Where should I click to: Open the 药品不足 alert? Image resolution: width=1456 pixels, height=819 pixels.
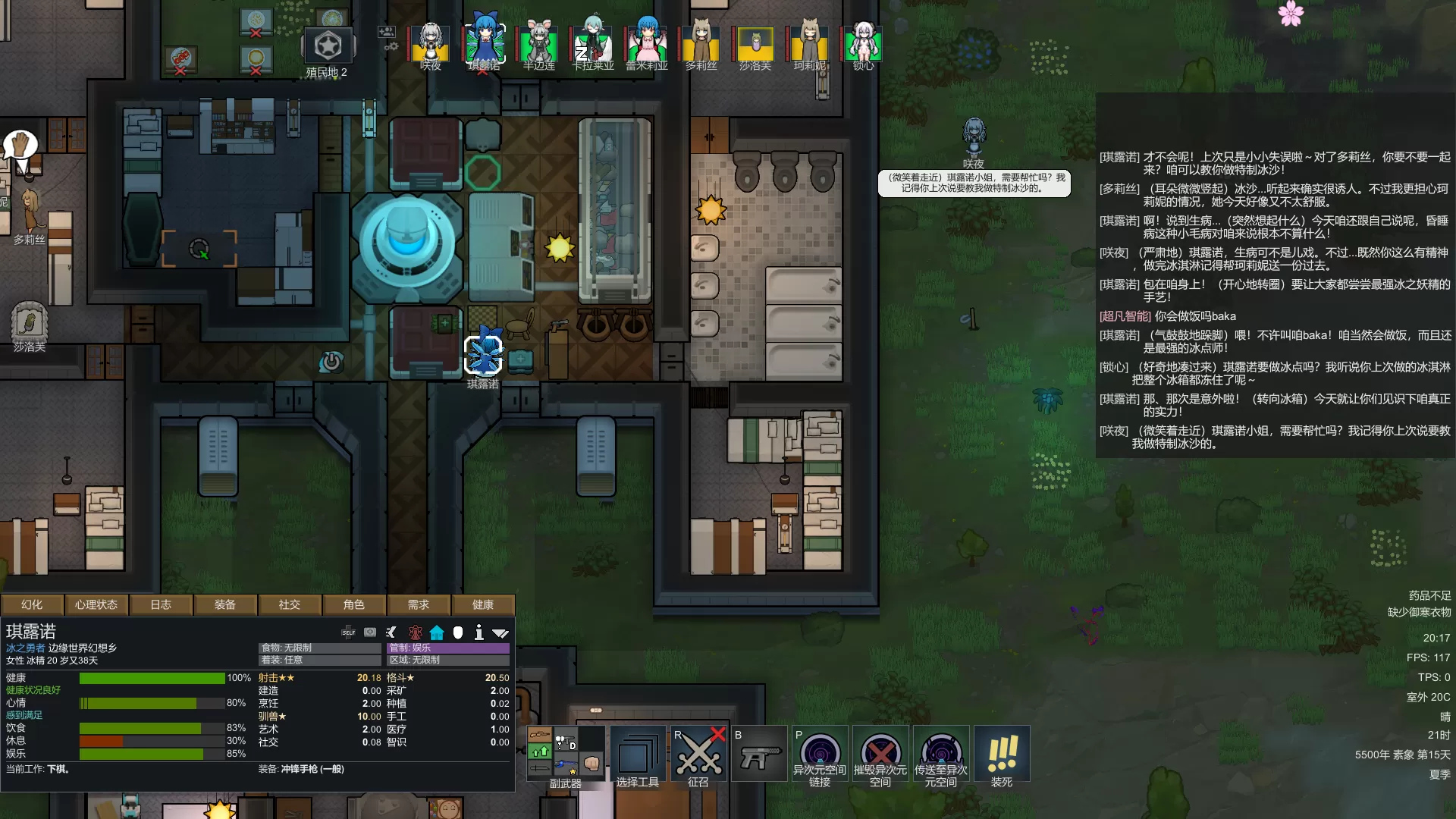coord(1429,595)
